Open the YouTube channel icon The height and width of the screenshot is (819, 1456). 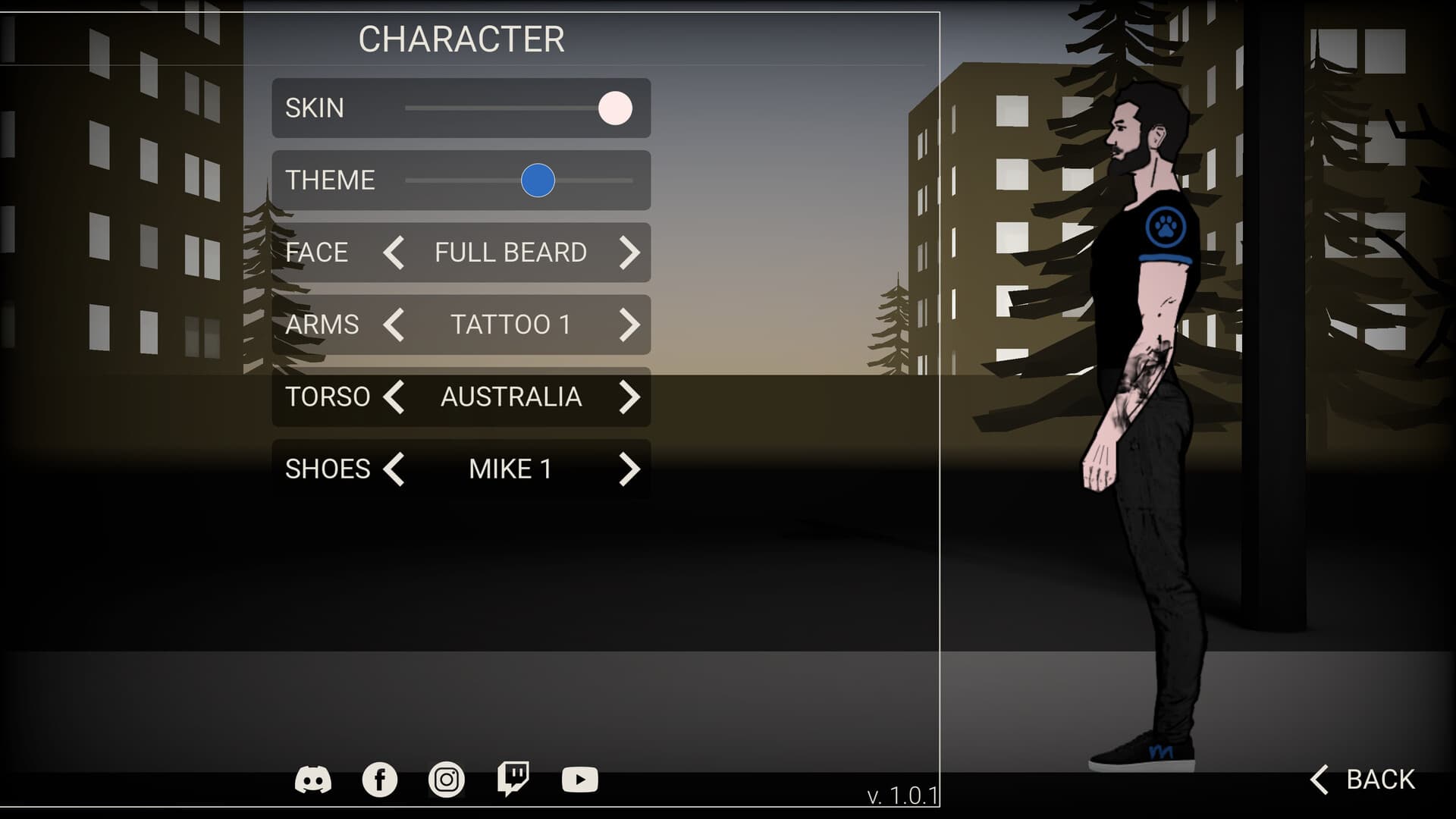pos(579,777)
